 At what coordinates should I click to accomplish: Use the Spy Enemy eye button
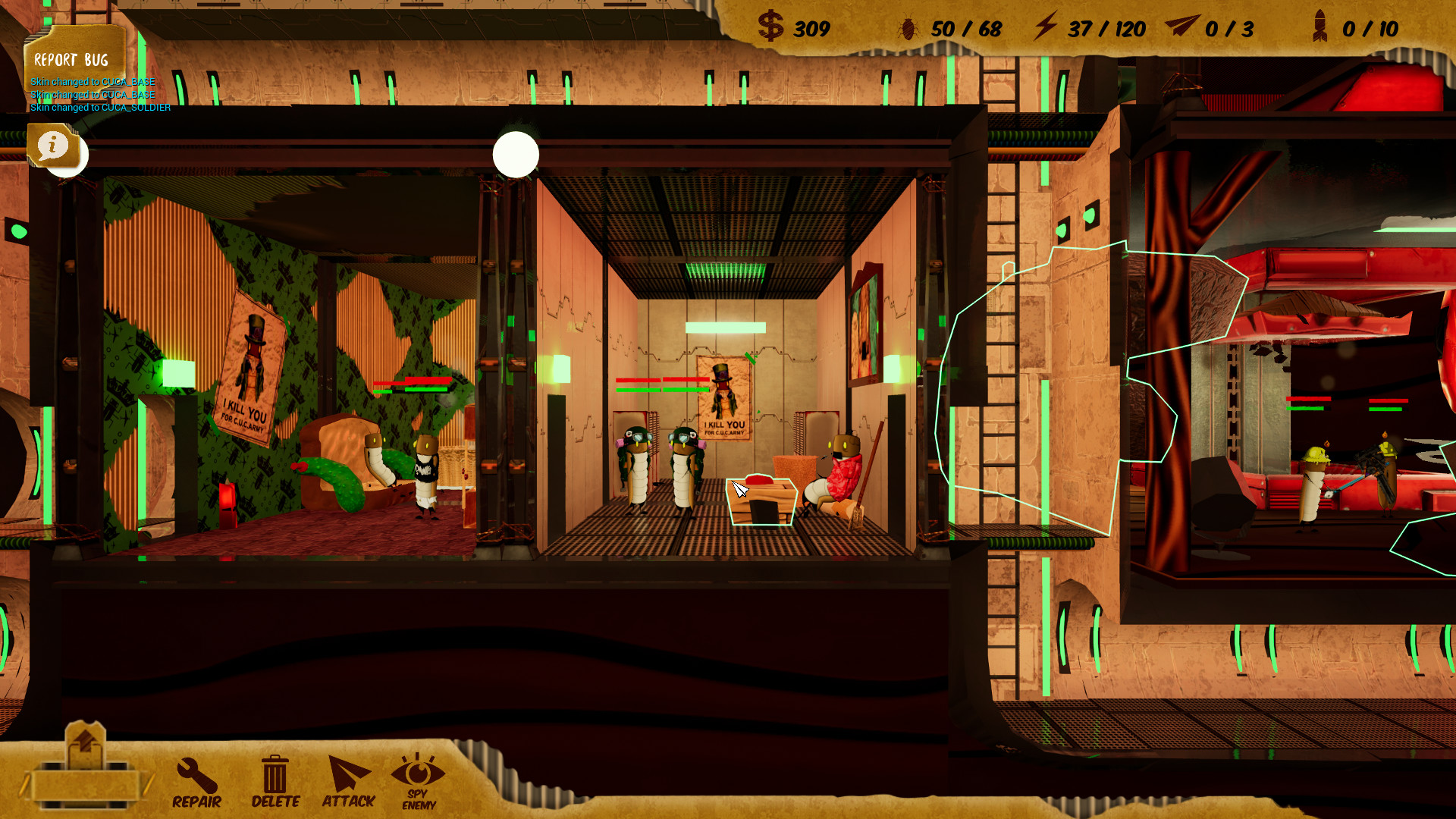[418, 783]
